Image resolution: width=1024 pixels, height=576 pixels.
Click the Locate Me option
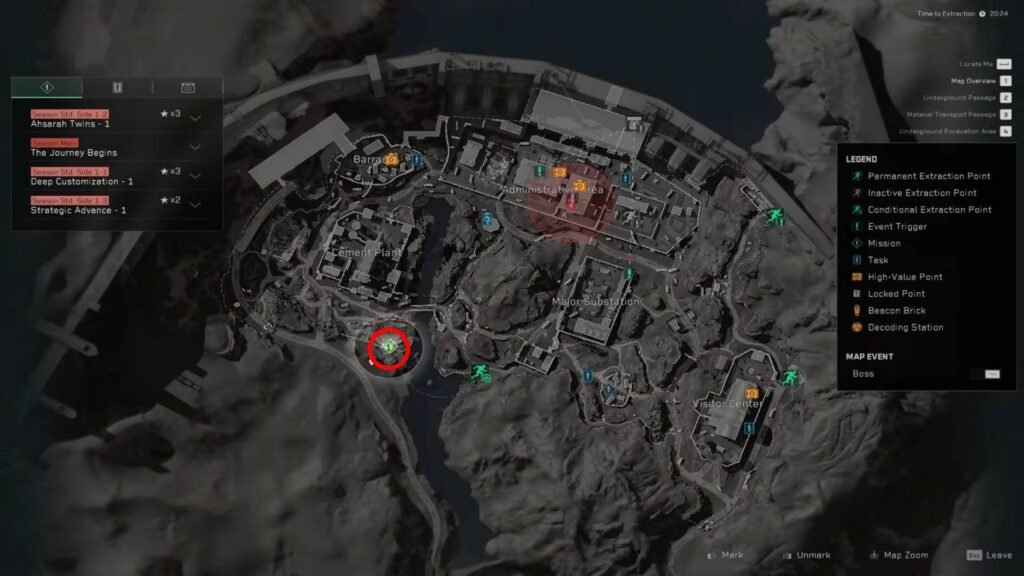pos(1004,64)
